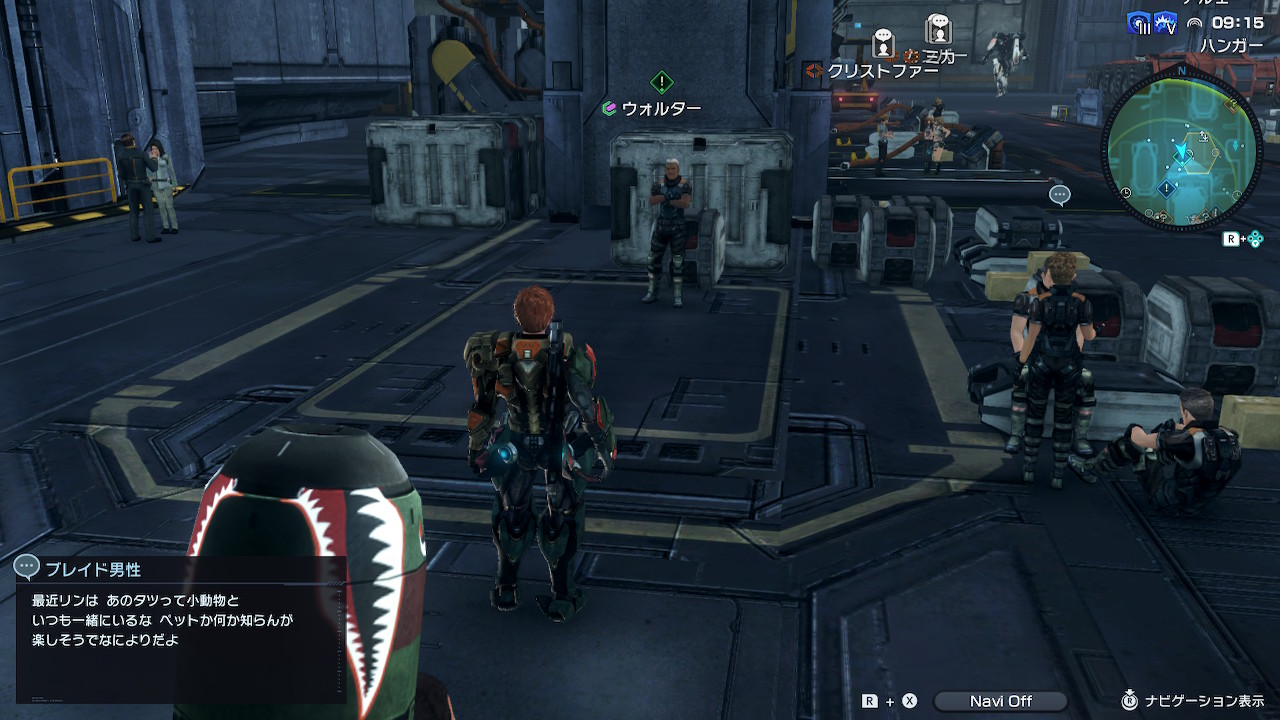
Task: Click the Navi Off button
Action: click(x=1000, y=701)
